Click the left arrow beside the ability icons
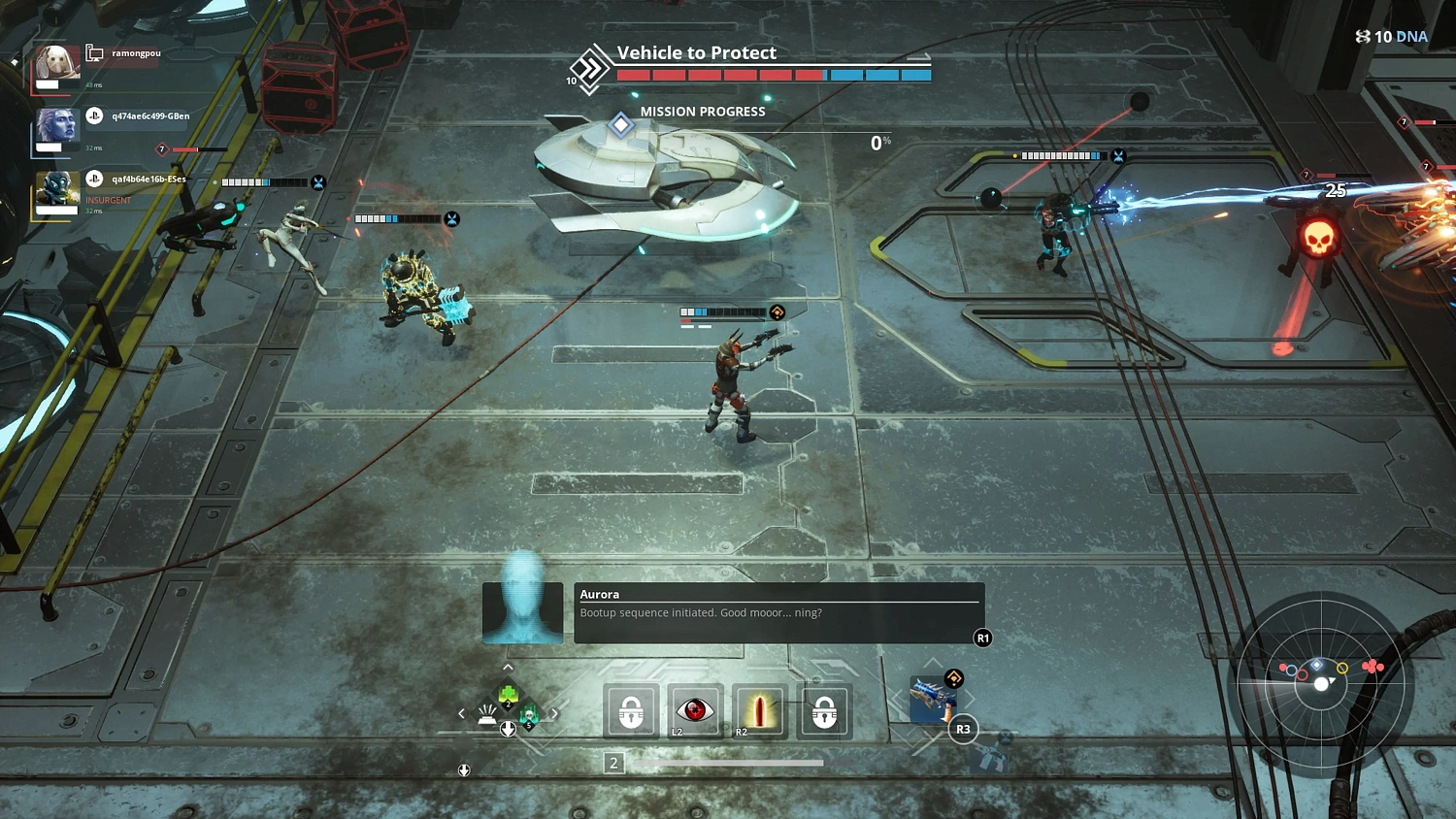 [x=461, y=712]
